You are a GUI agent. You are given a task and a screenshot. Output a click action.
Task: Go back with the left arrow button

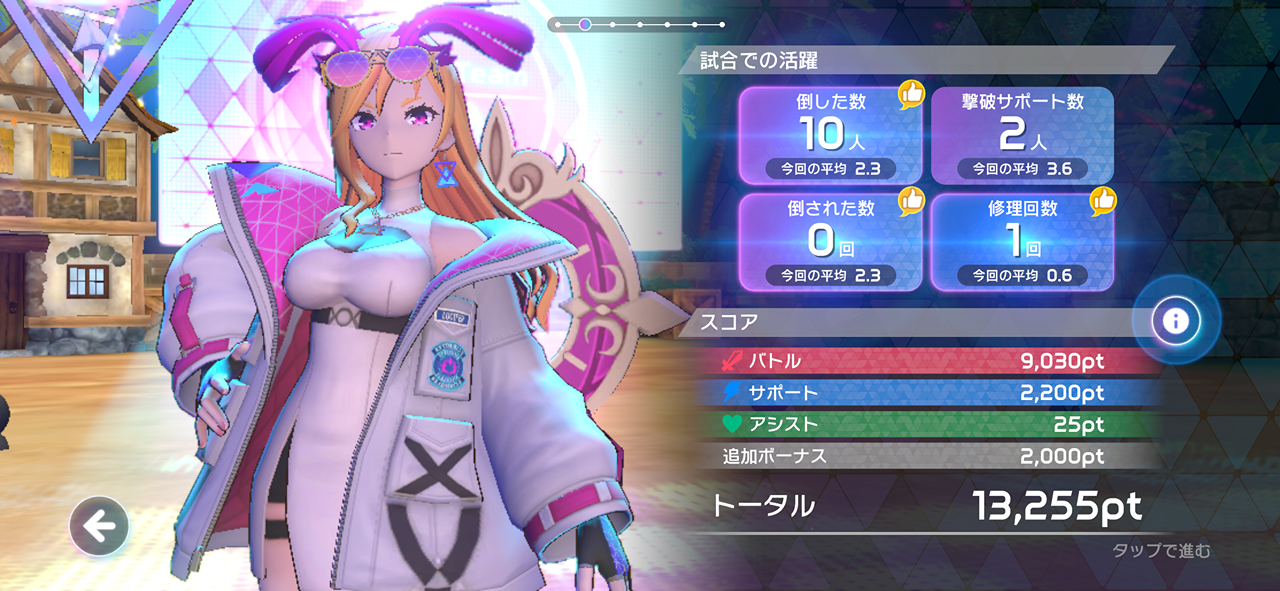99,525
